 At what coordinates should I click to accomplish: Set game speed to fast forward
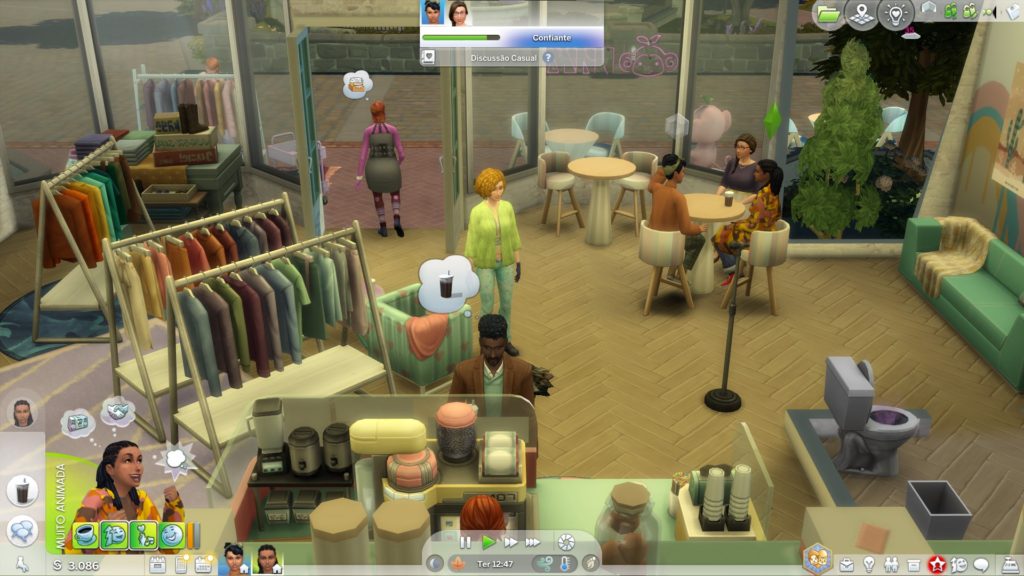[x=511, y=542]
